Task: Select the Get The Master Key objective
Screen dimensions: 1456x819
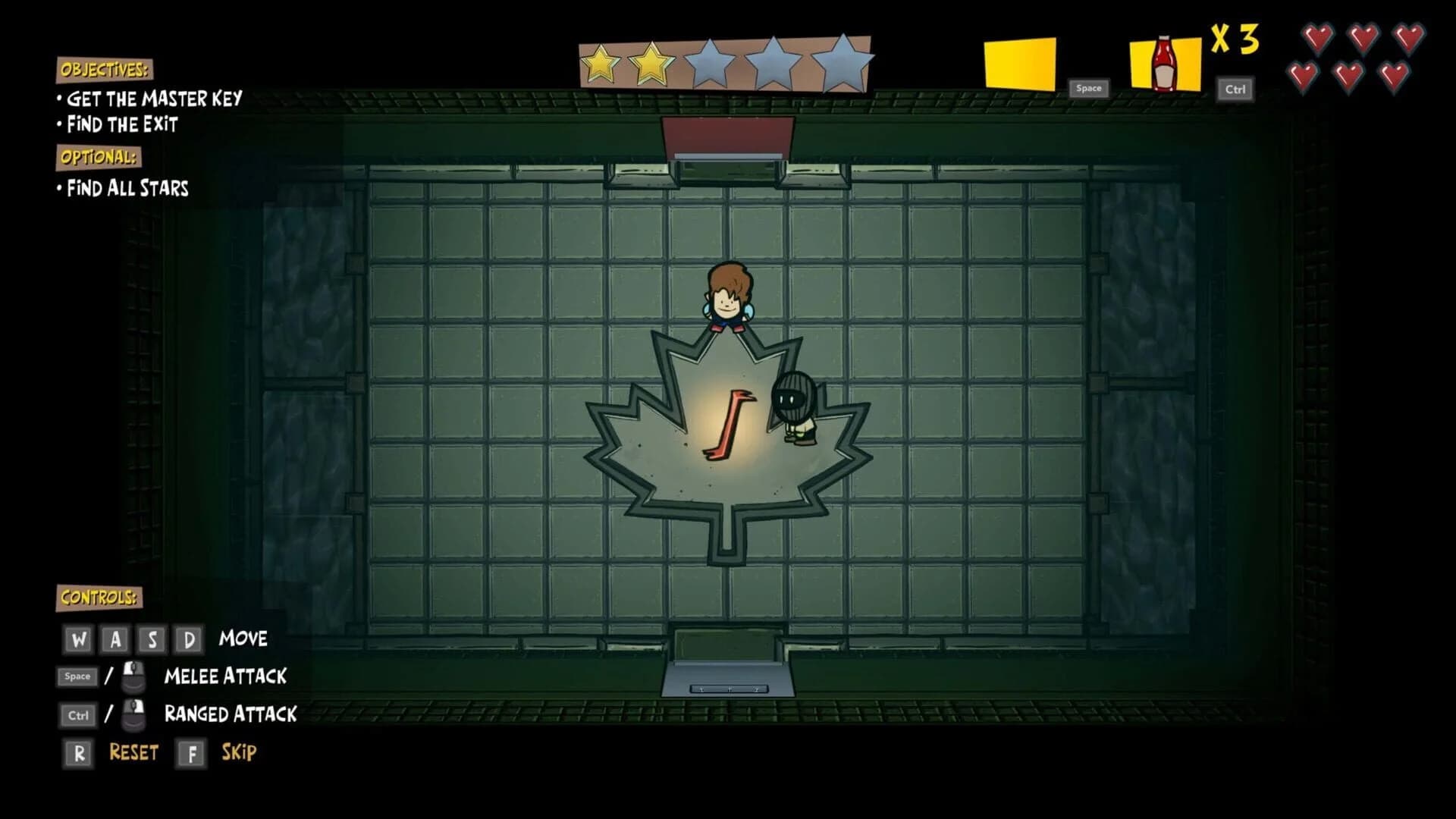Action: pos(155,99)
